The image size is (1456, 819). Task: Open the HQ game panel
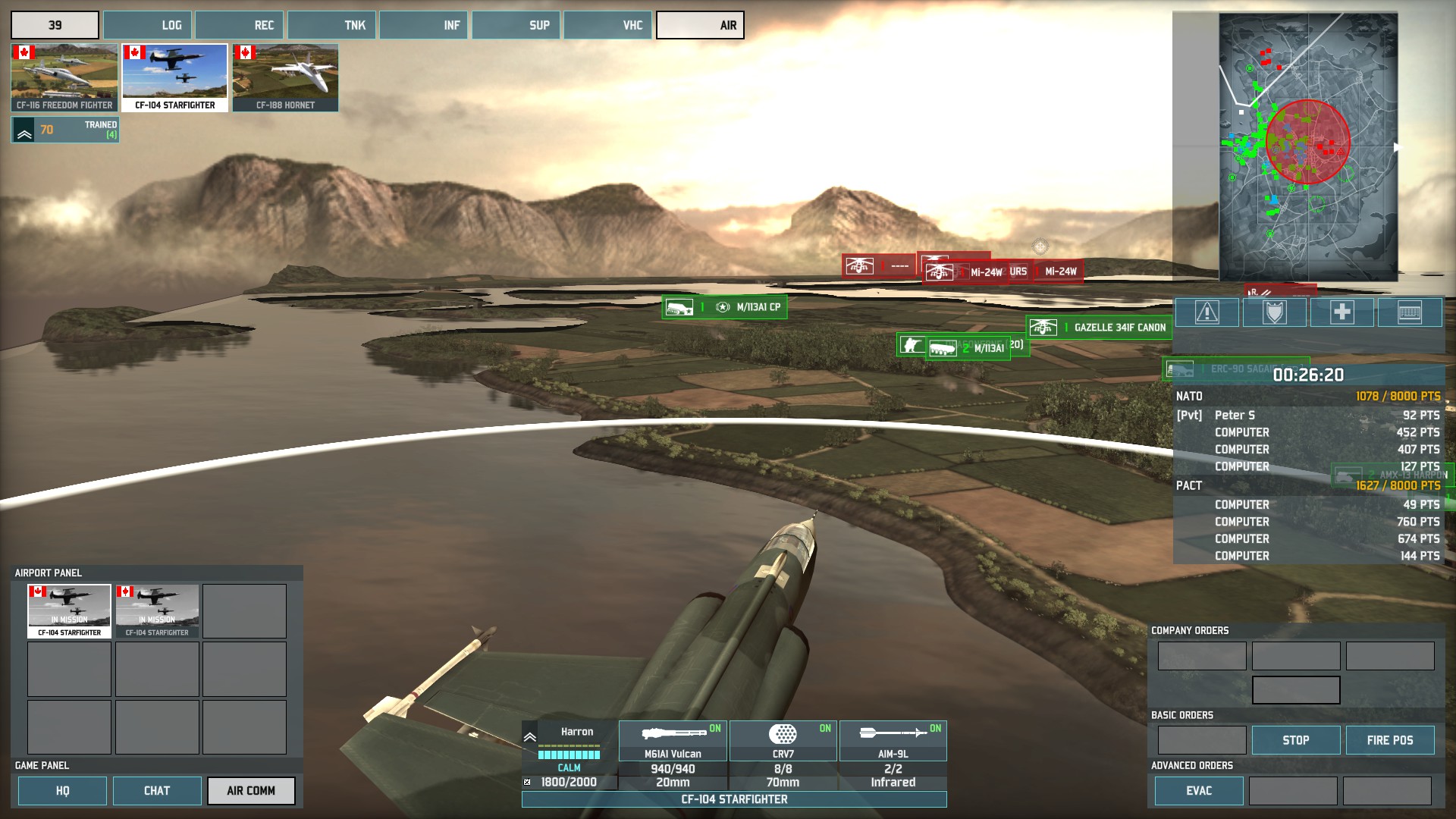click(62, 790)
